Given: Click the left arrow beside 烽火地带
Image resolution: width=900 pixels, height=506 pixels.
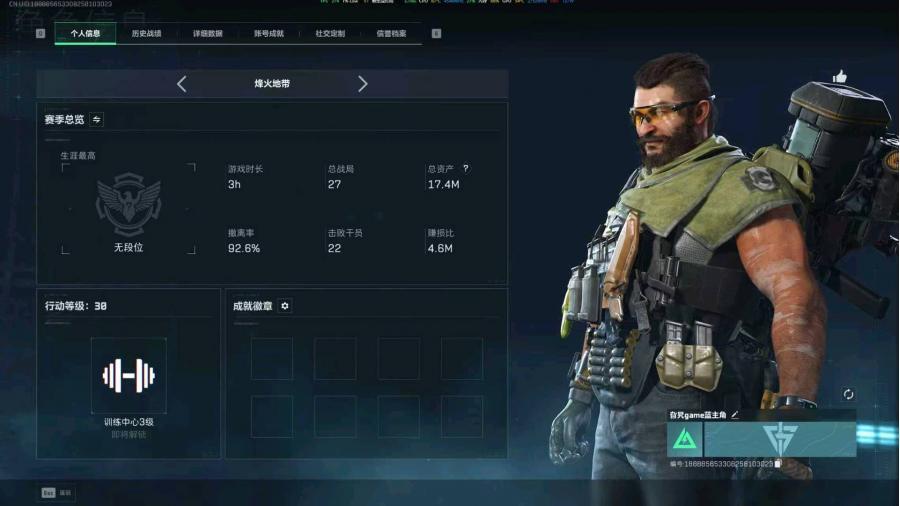Looking at the screenshot, I should pyautogui.click(x=181, y=84).
